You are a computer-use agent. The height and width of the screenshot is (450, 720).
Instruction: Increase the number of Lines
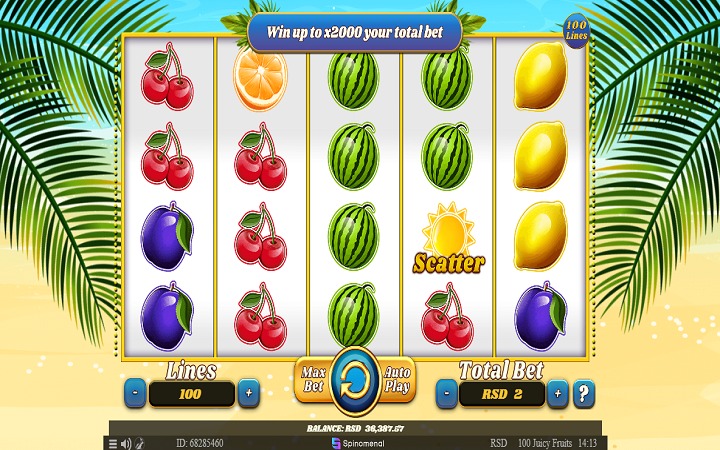249,393
